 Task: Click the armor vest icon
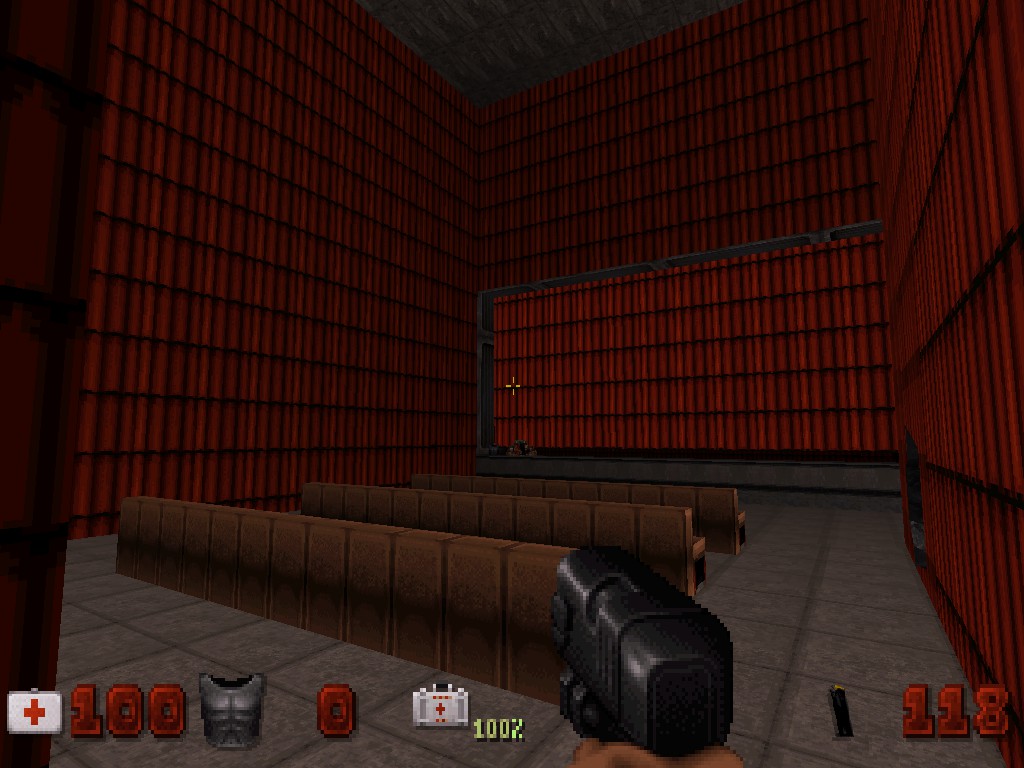click(x=232, y=708)
